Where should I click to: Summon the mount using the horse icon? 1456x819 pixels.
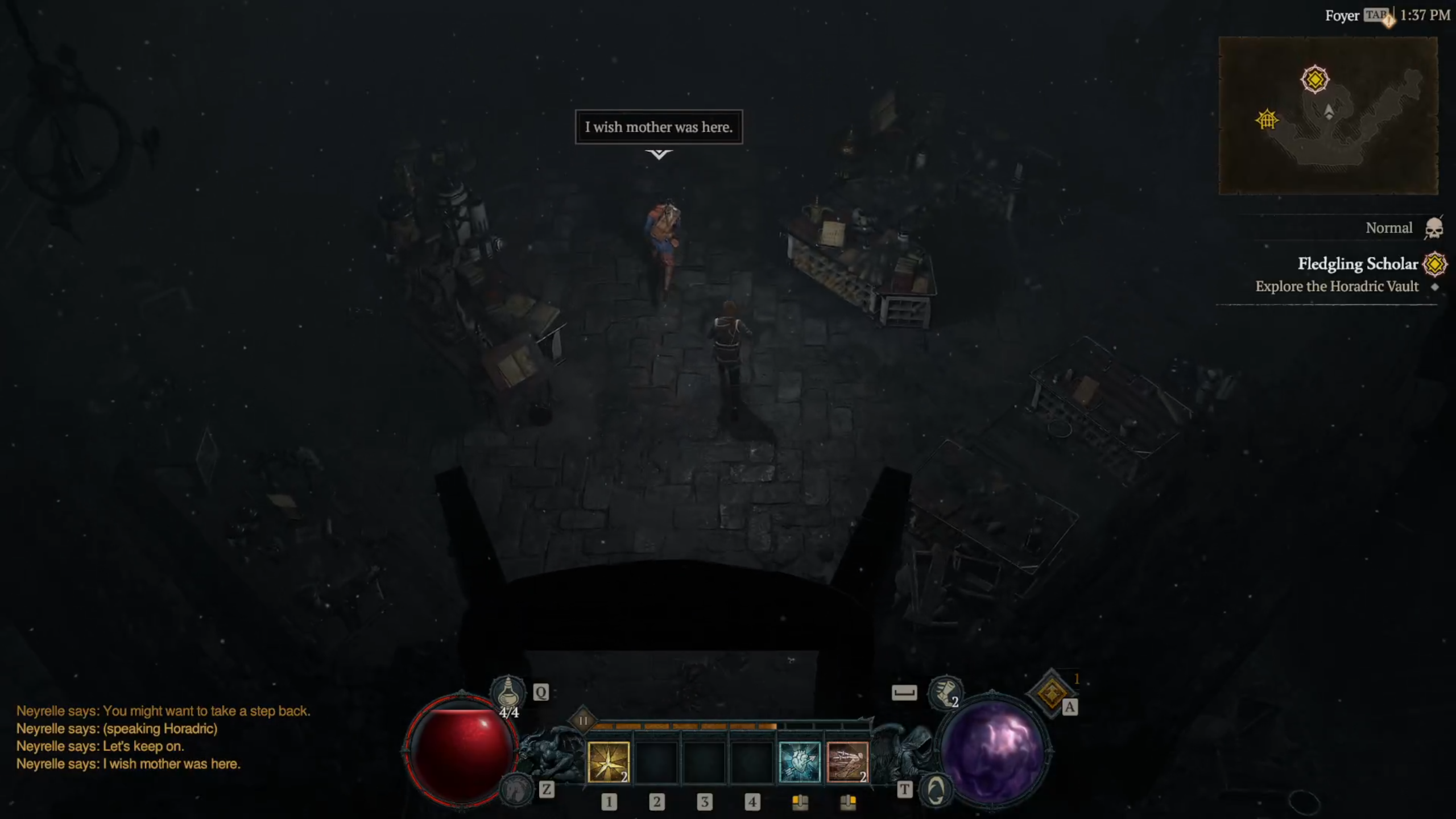click(516, 789)
